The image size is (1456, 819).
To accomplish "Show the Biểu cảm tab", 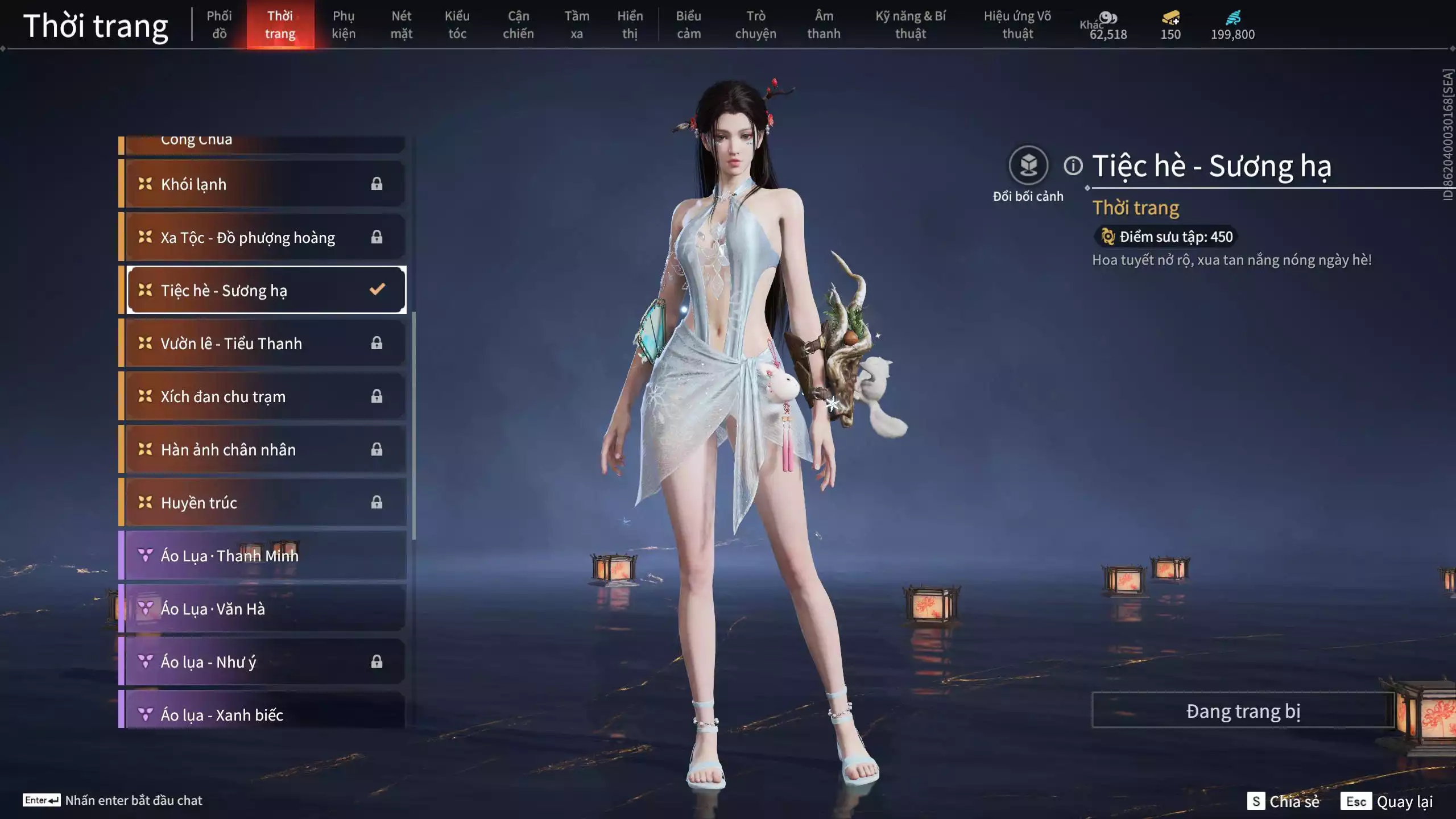I will [688, 25].
